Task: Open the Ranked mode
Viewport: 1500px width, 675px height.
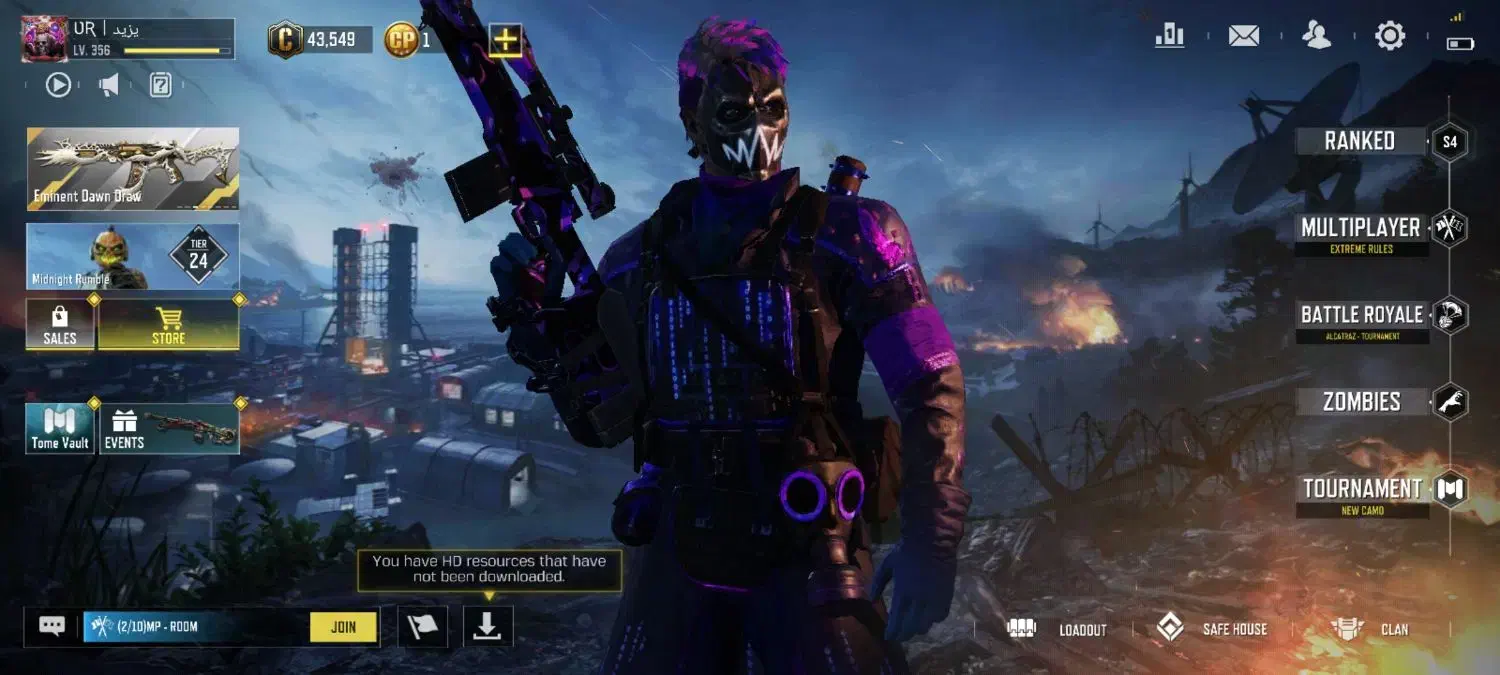Action: coord(1360,141)
